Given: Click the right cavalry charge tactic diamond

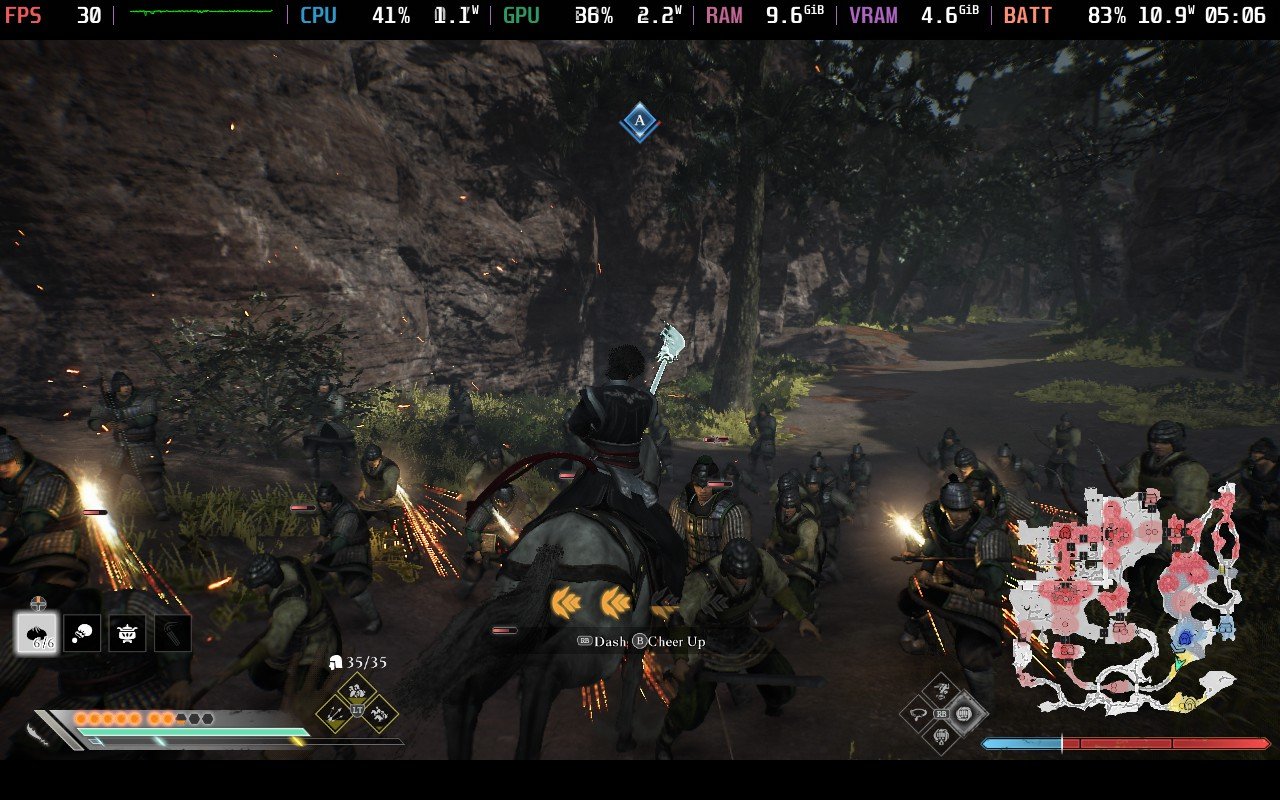Looking at the screenshot, I should point(380,714).
